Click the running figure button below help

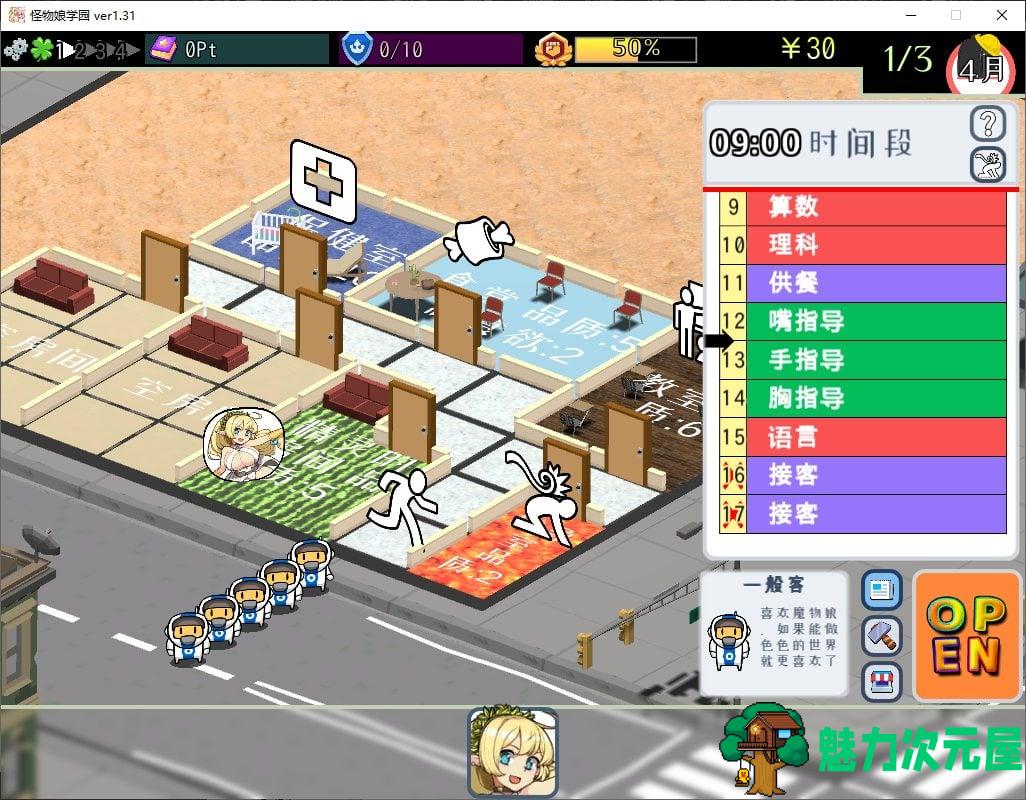[x=988, y=163]
